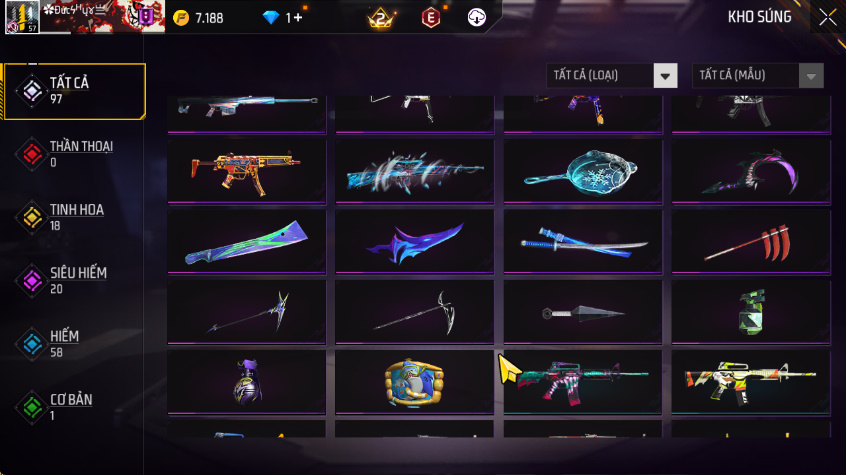Image resolution: width=846 pixels, height=475 pixels.
Task: Choose the purple scythe skin
Action: coord(750,173)
